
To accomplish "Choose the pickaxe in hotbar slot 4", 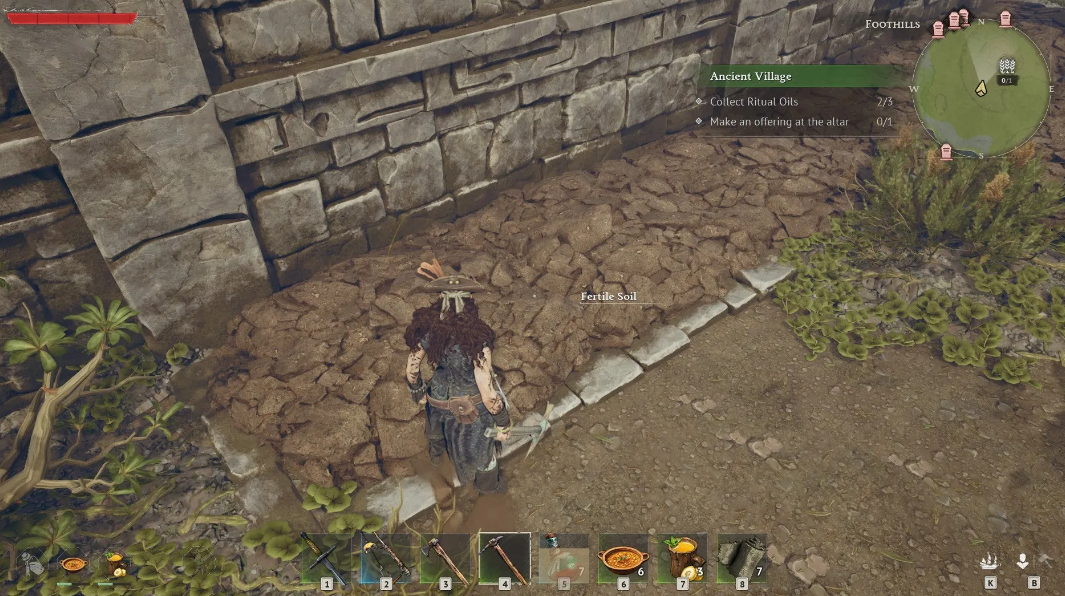I will click(504, 557).
